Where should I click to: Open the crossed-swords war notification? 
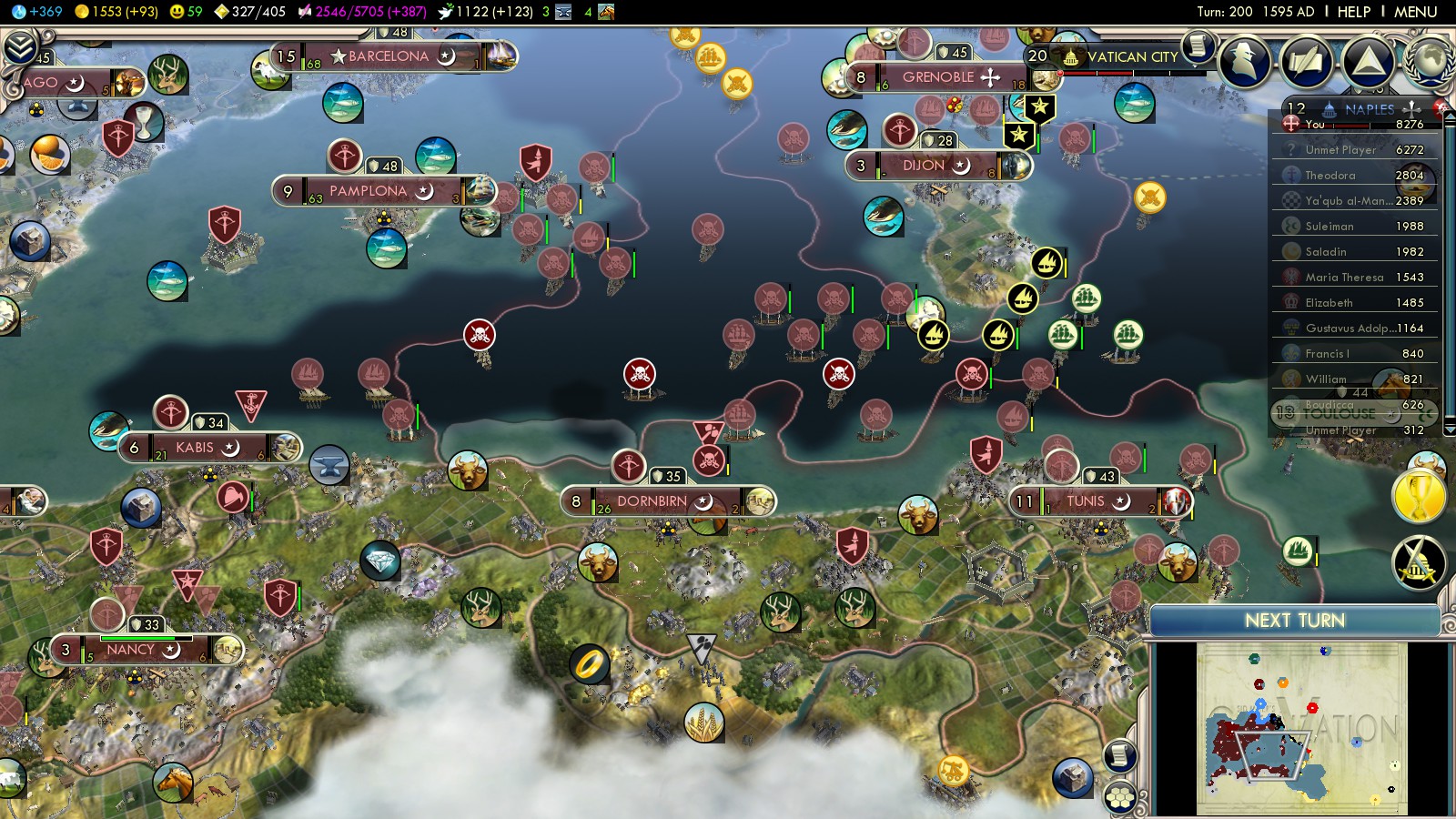[1419, 563]
